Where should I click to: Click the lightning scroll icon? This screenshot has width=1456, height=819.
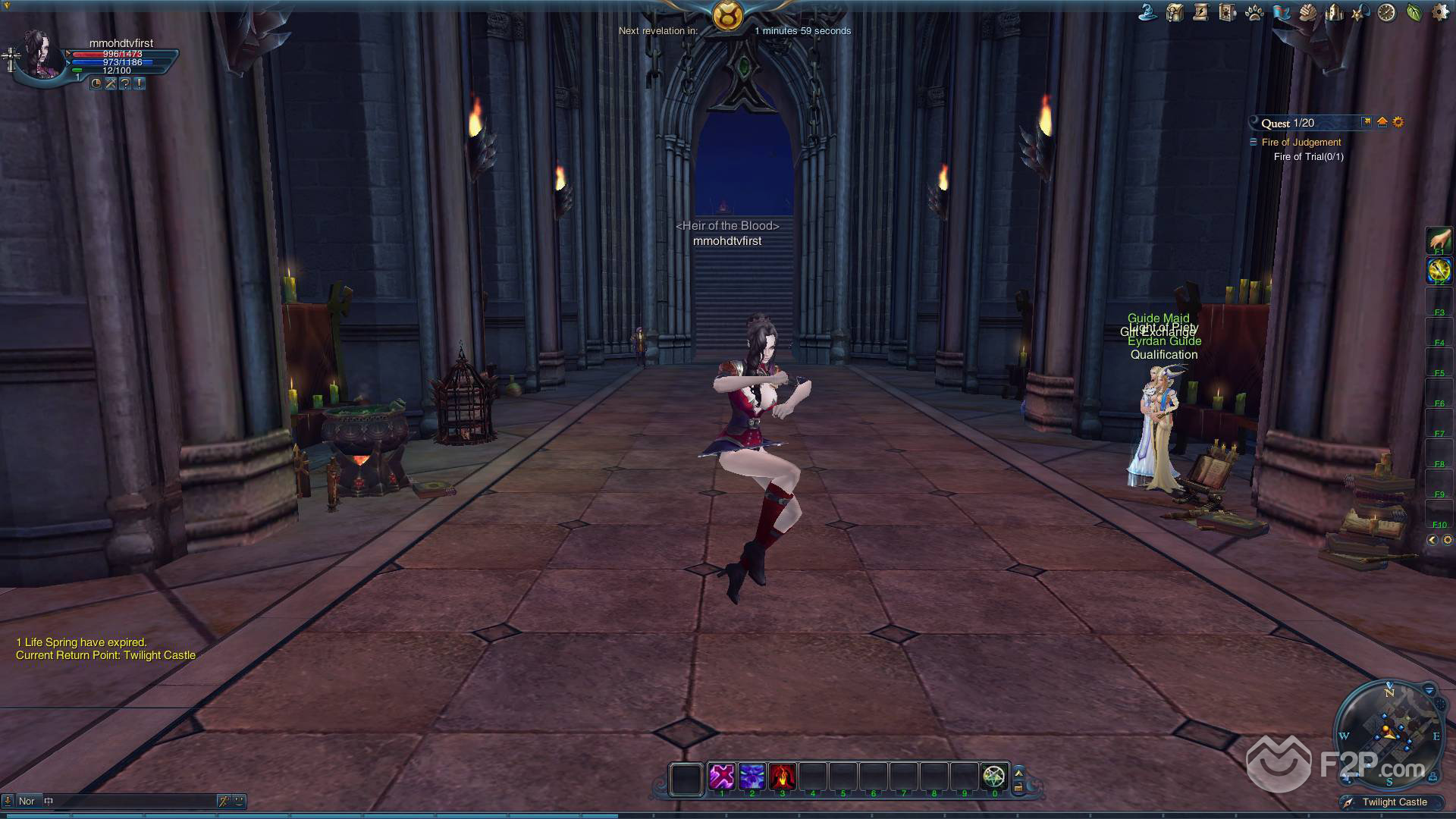1200,12
